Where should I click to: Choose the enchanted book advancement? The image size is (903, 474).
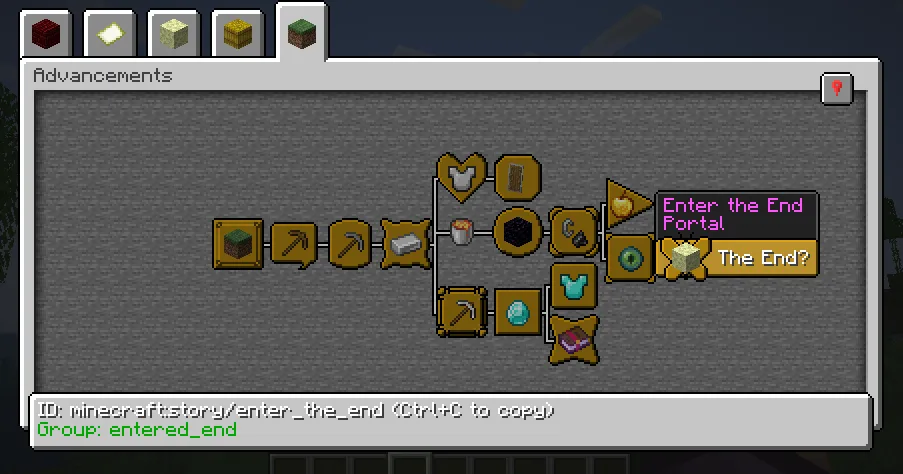tap(573, 340)
